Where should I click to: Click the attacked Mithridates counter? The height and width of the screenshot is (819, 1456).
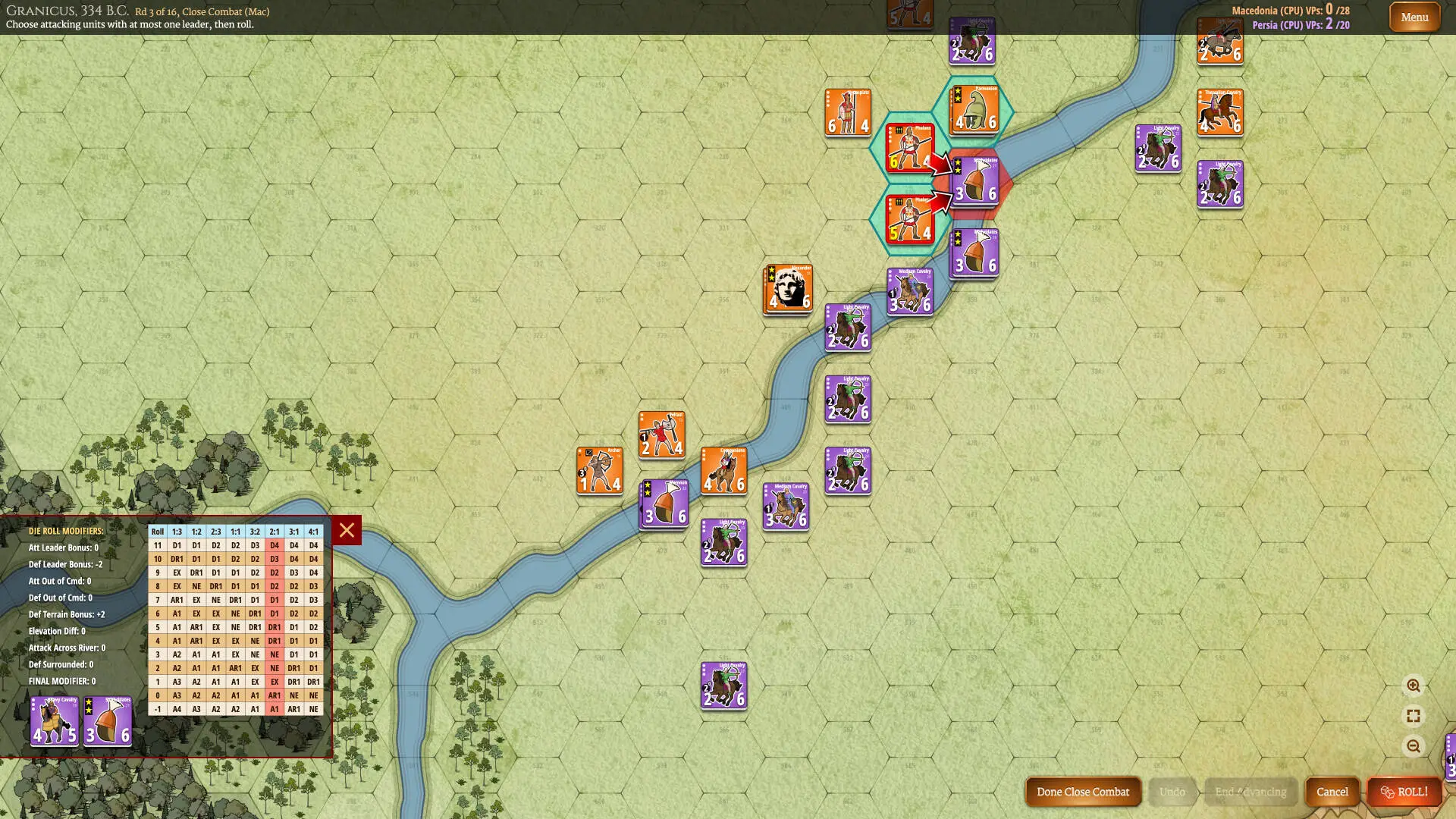click(974, 180)
